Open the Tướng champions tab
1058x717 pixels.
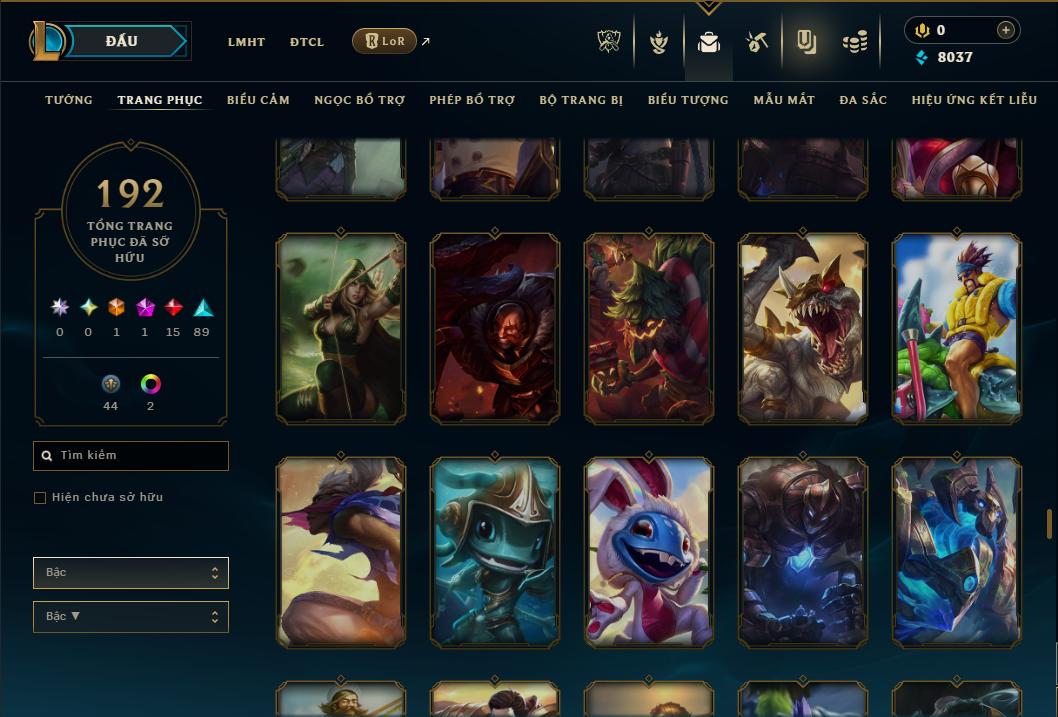pos(69,100)
